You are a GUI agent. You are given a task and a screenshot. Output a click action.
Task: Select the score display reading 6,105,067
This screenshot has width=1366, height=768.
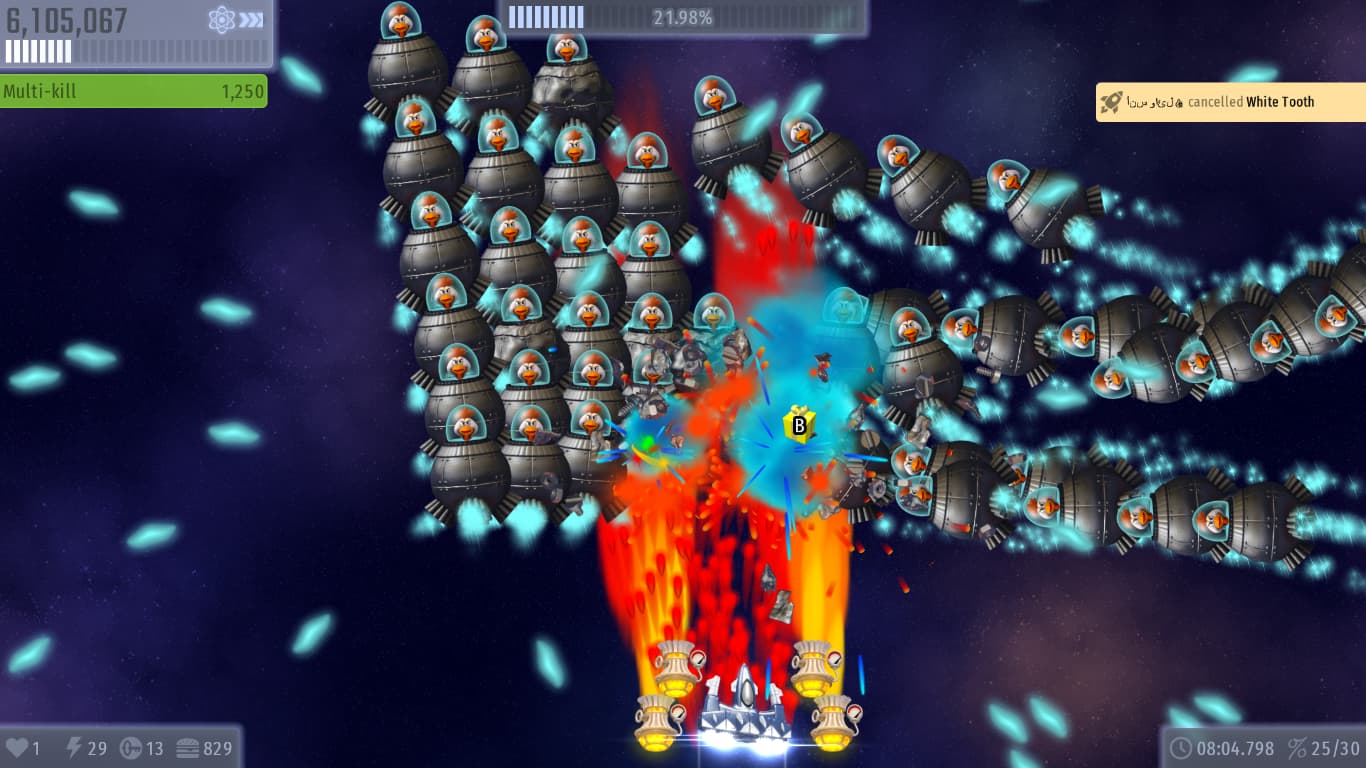point(65,20)
